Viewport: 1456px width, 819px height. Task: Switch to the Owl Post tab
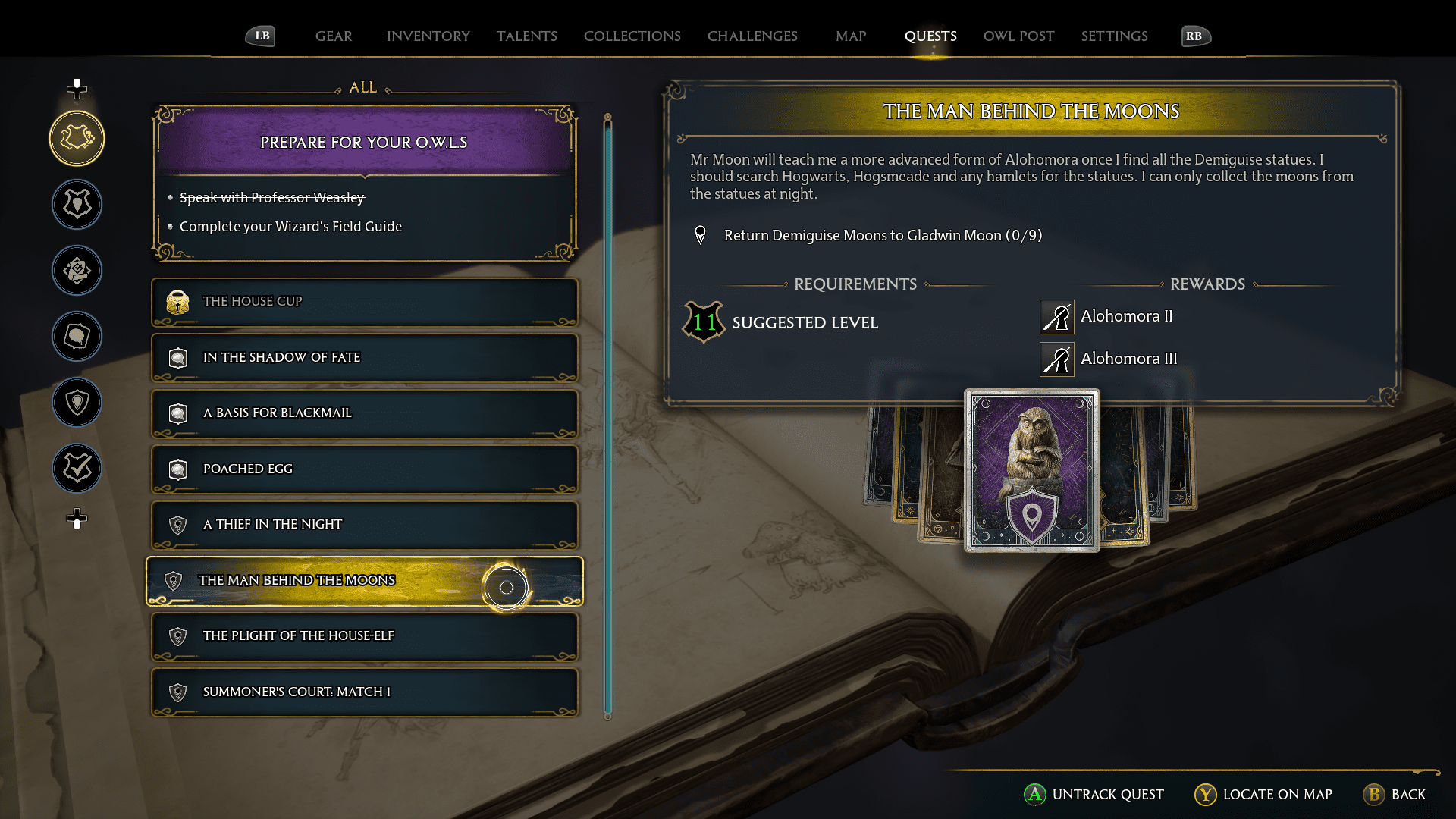(1018, 36)
